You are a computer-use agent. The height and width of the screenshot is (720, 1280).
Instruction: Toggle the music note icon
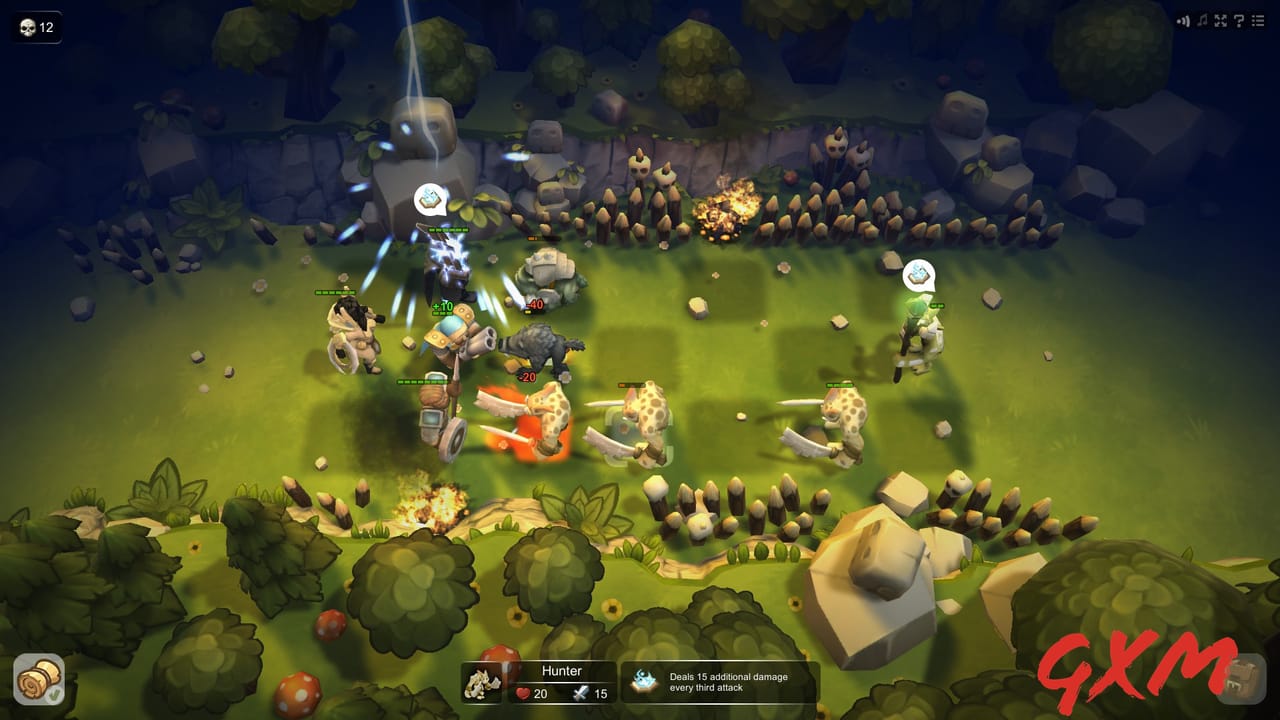click(x=1202, y=21)
